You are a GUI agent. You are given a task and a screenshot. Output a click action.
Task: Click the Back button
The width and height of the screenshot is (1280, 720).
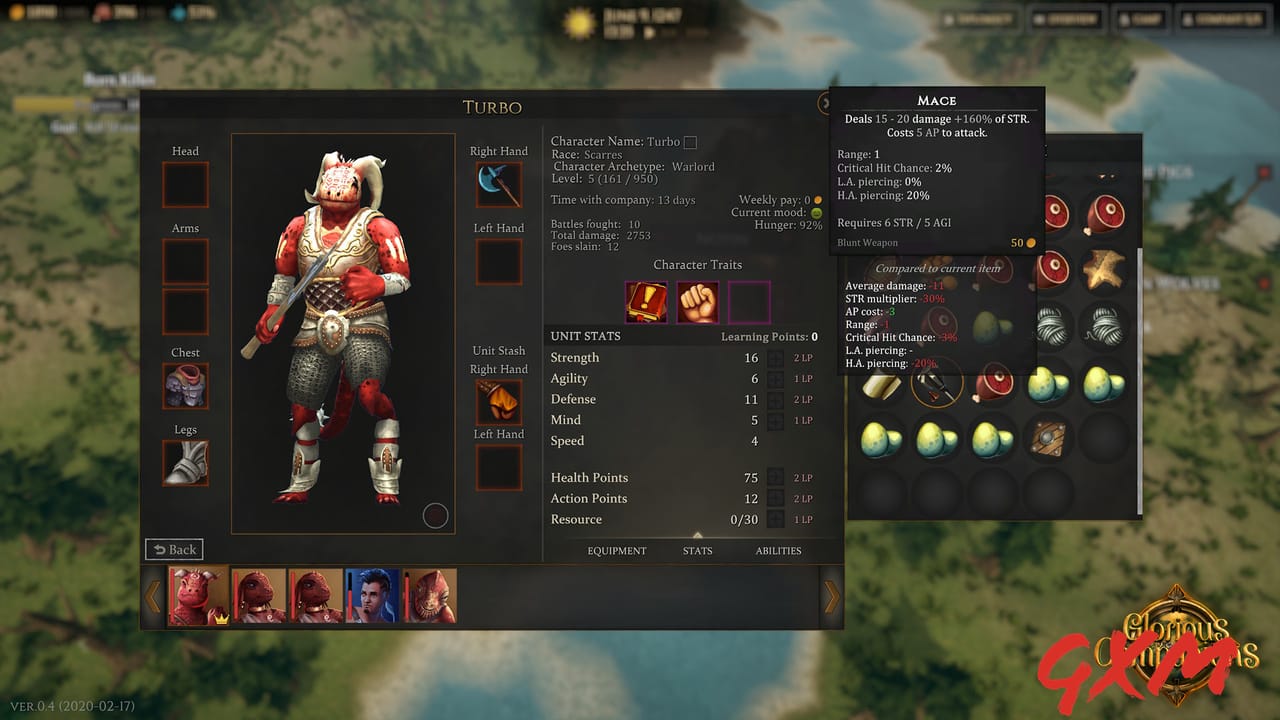174,549
